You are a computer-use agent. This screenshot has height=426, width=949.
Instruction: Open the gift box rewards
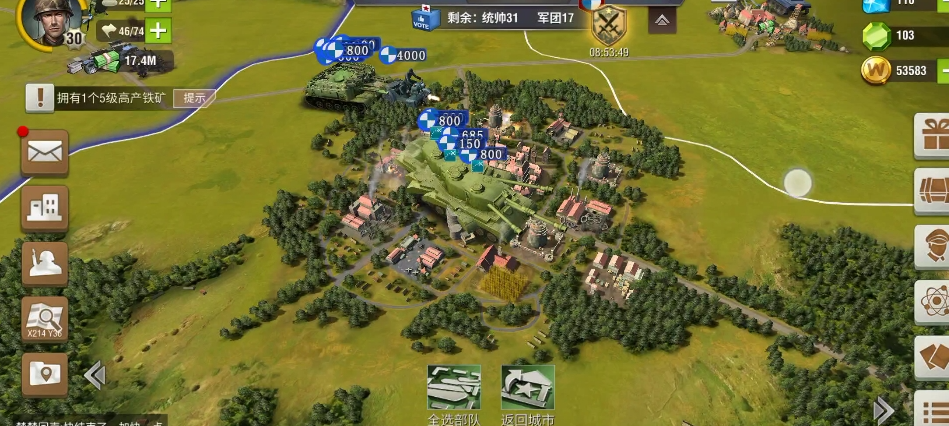[935, 134]
